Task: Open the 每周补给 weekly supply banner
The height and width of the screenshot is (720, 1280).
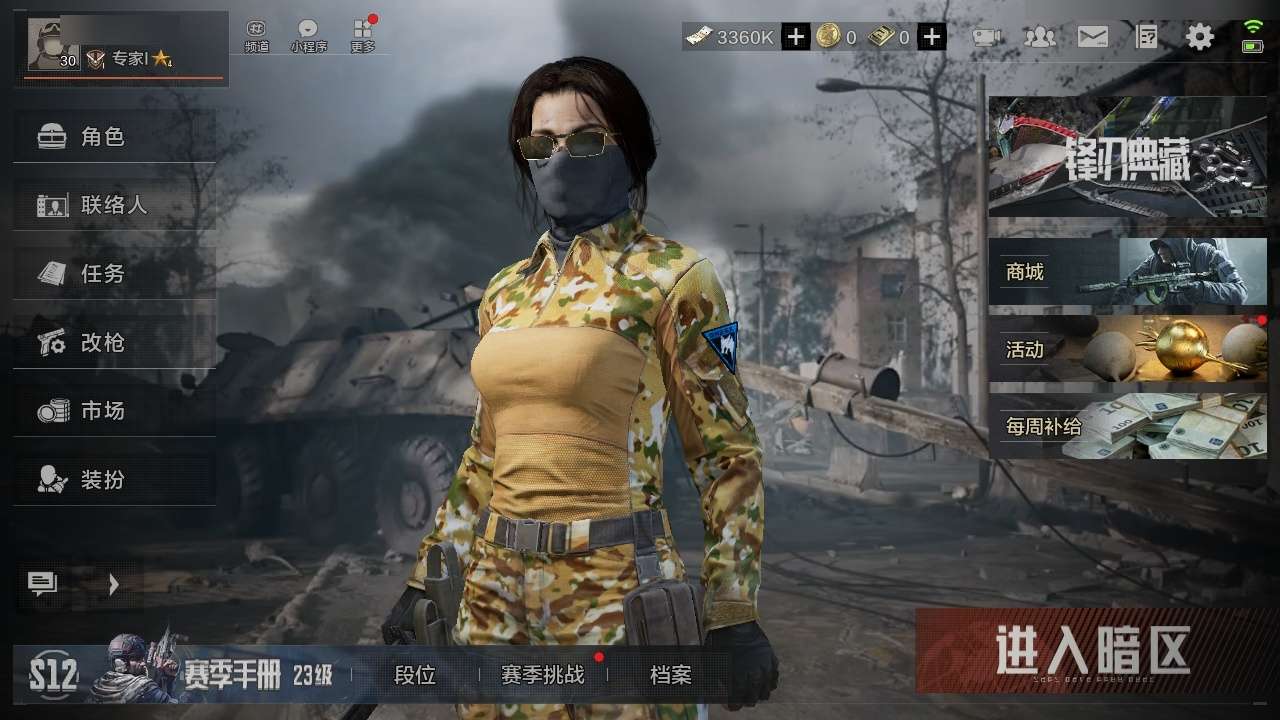Action: tap(1127, 426)
